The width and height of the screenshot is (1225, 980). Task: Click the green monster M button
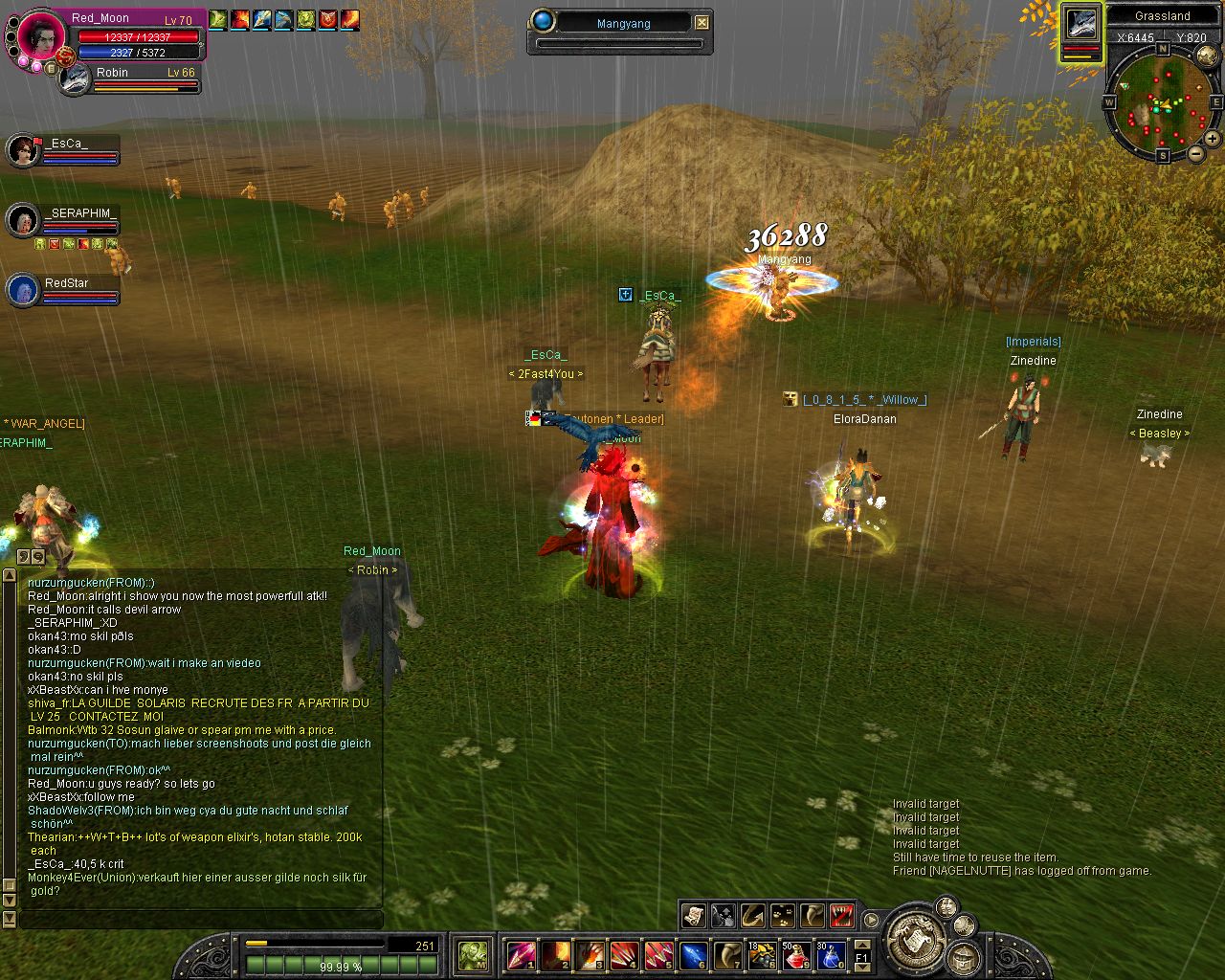(473, 954)
